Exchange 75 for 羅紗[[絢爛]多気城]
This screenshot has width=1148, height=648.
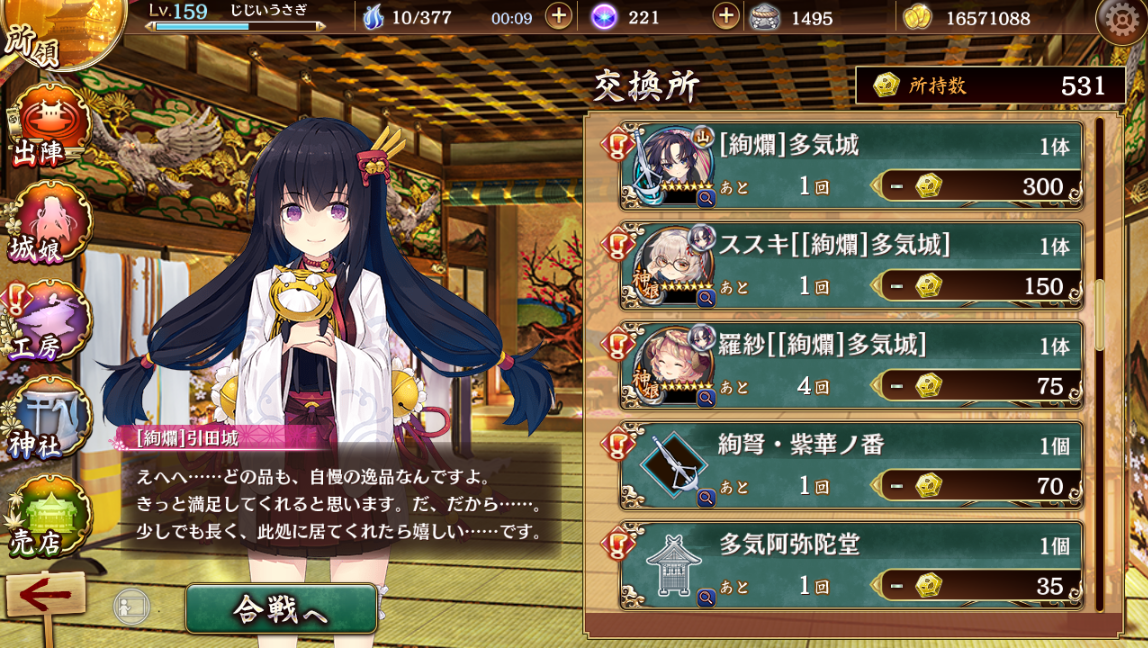pyautogui.click(x=978, y=386)
